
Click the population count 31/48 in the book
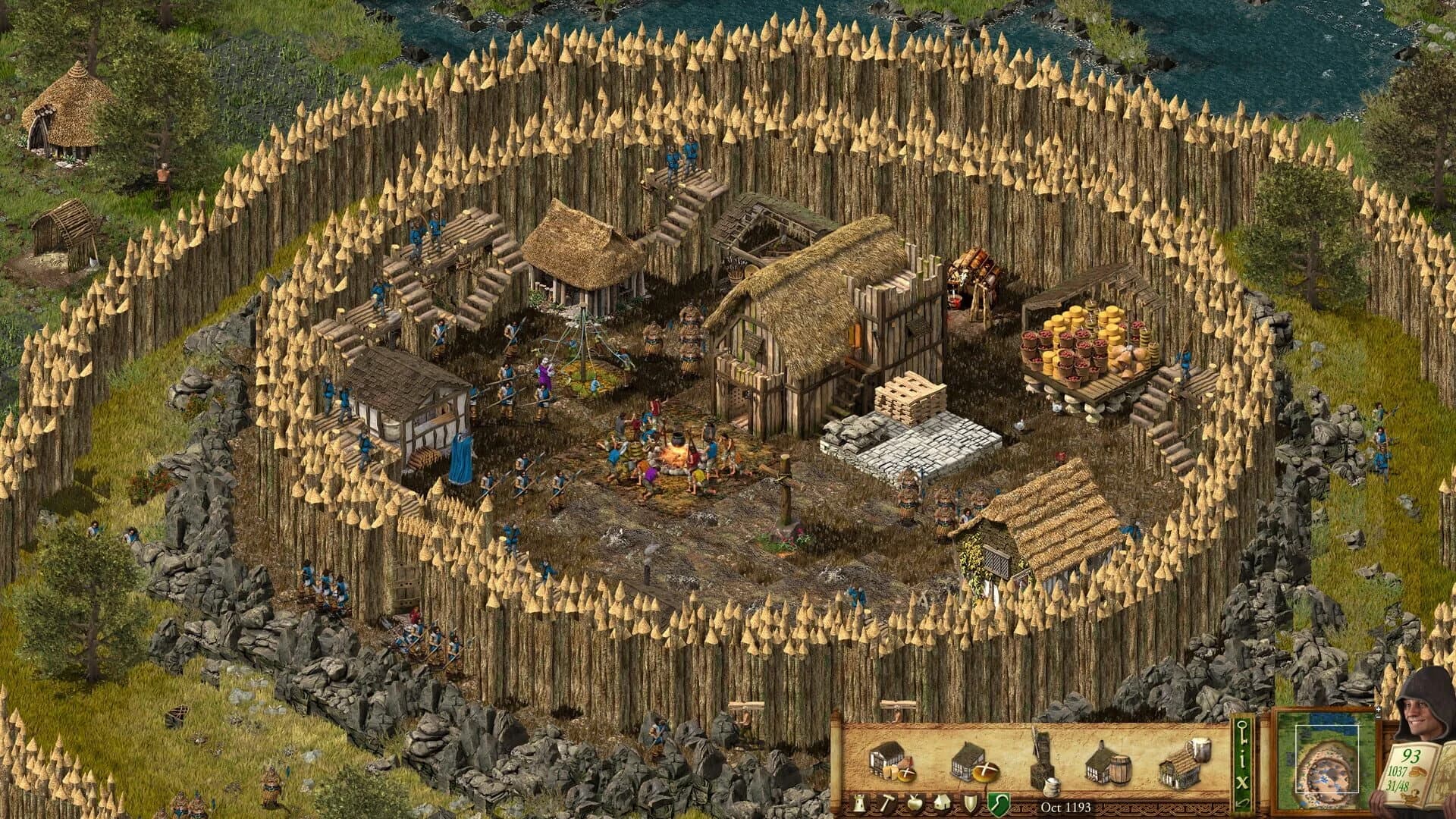click(1399, 785)
